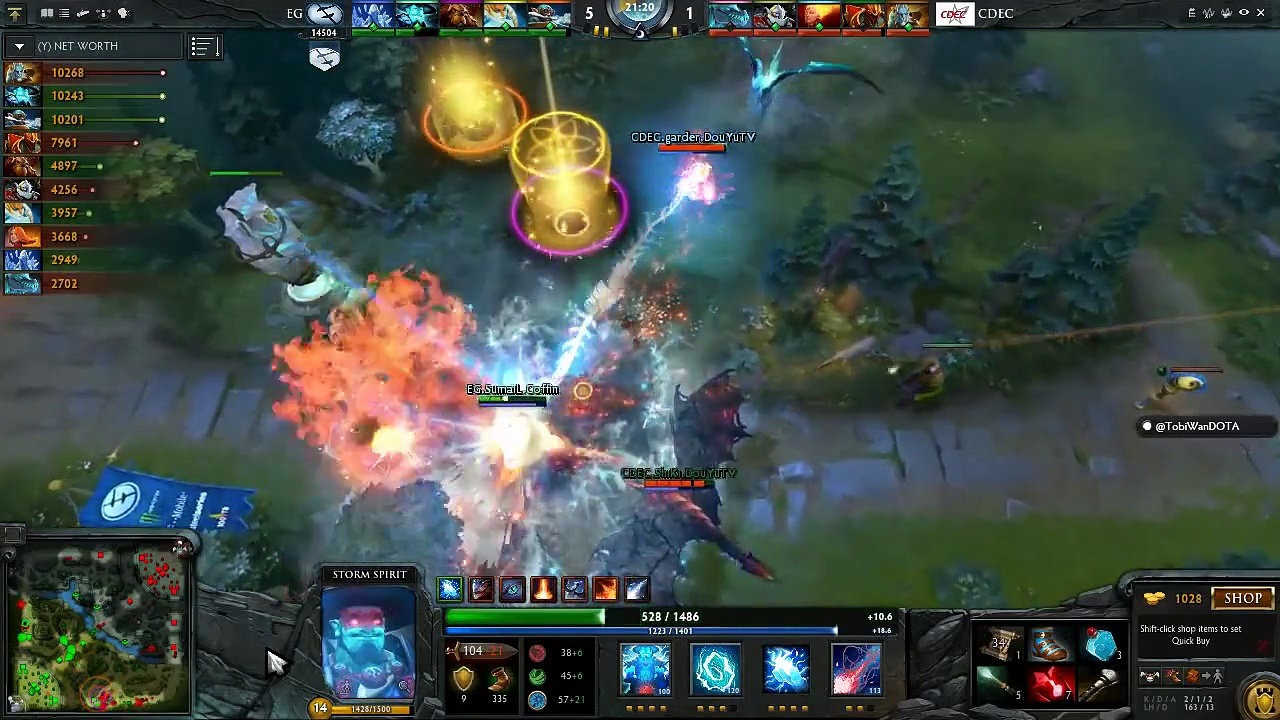Open the NET WORTH dropdown
Screen dimensions: 1280x720
tap(19, 46)
